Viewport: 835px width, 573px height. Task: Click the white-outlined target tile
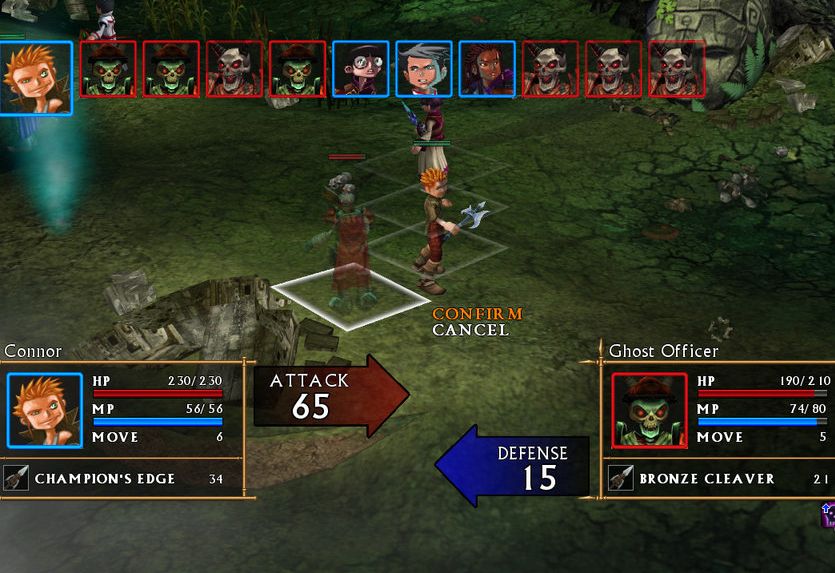350,298
